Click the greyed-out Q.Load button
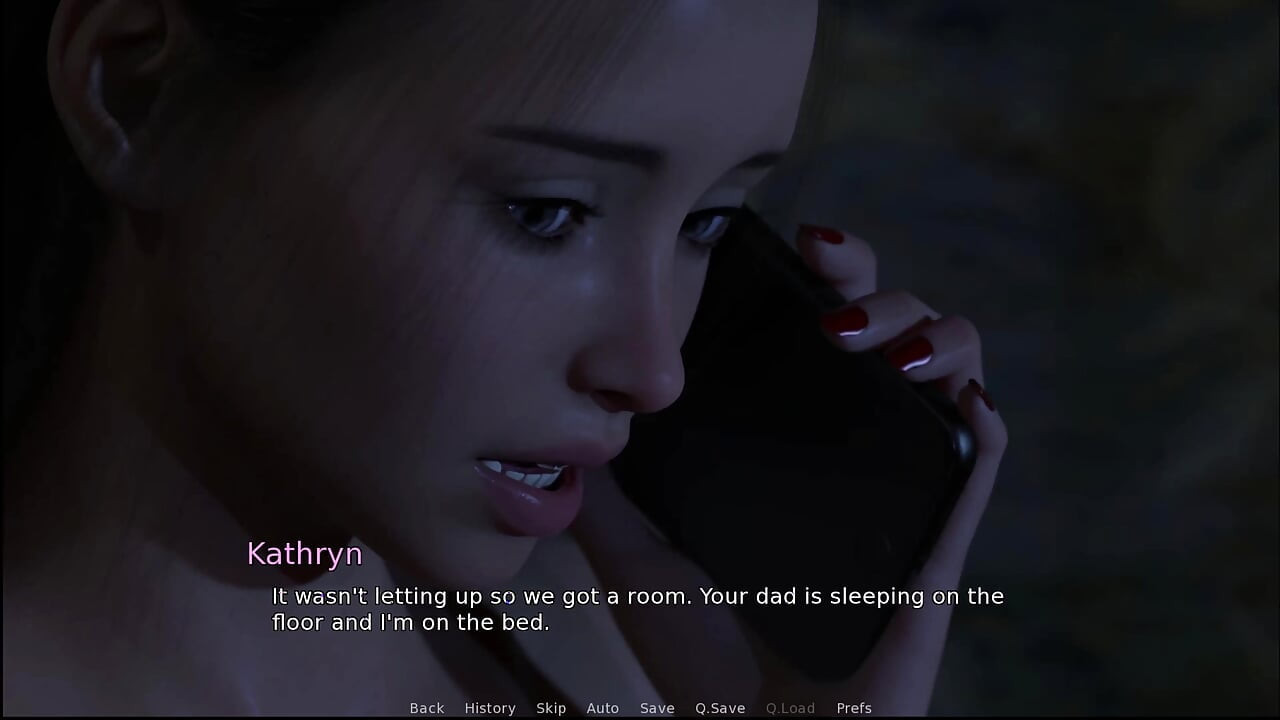Screen dimensions: 1280x720 pyautogui.click(x=790, y=708)
